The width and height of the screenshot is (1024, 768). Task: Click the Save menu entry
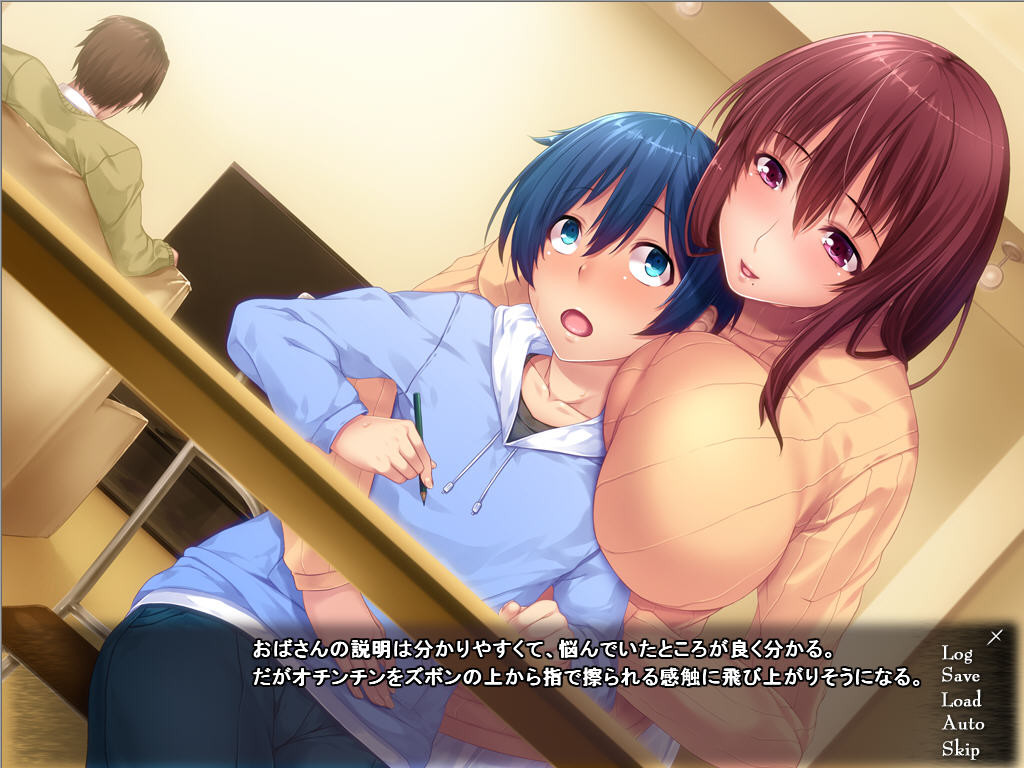tap(960, 676)
